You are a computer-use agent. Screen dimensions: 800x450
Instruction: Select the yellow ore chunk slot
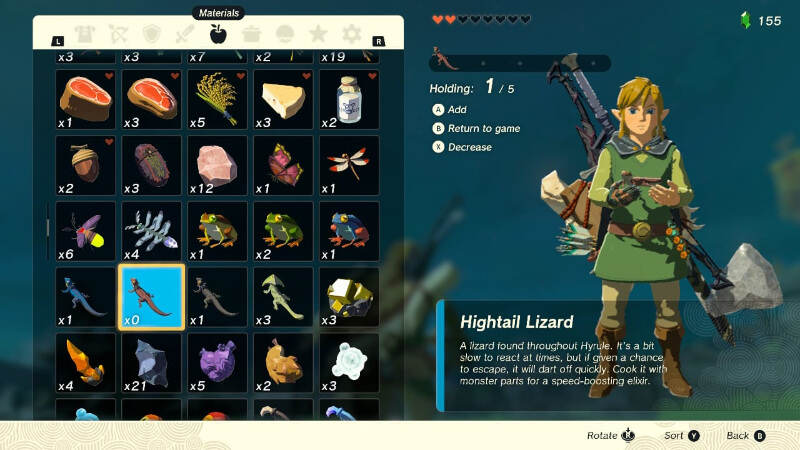point(349,297)
